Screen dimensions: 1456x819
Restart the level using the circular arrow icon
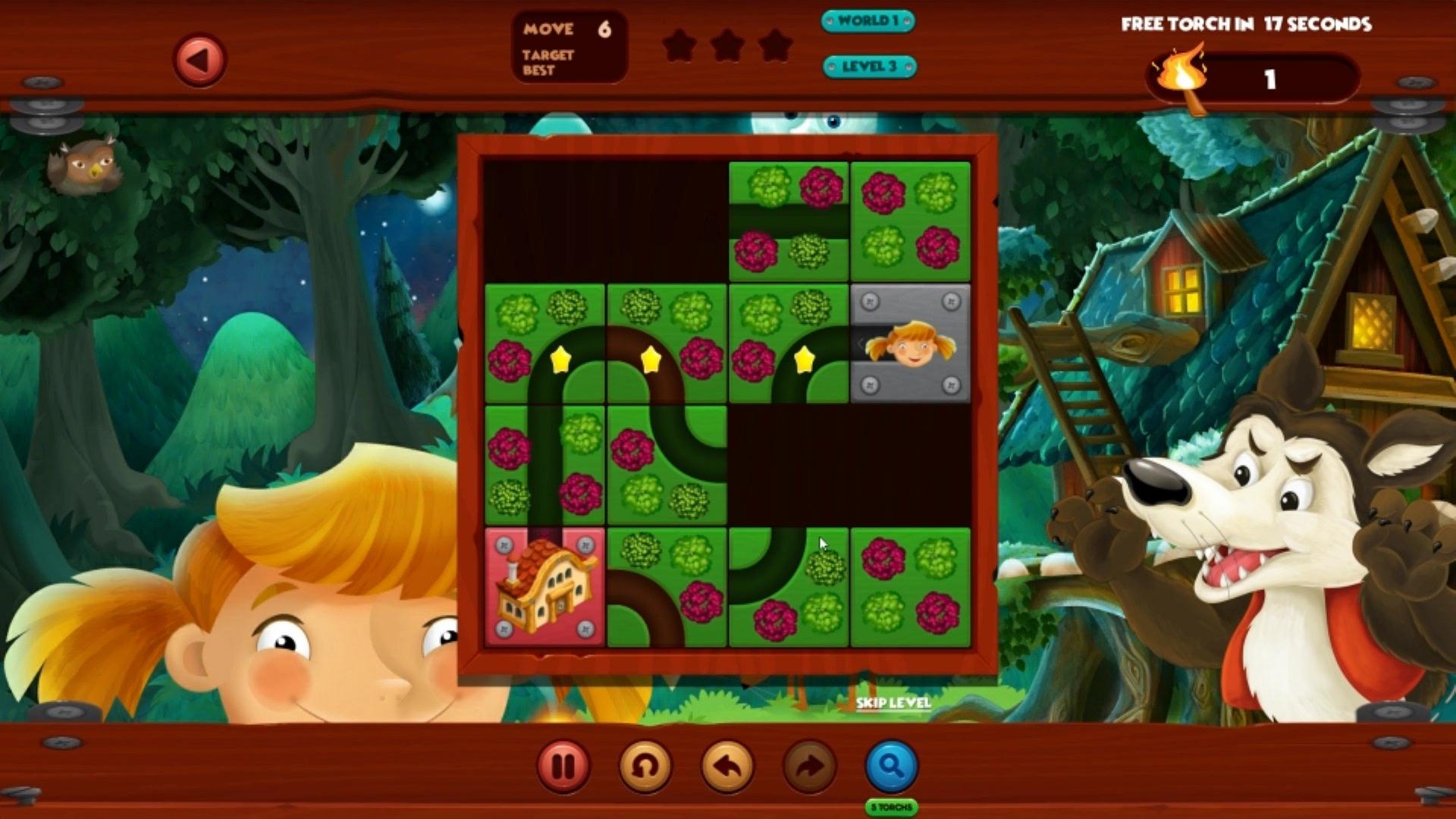pos(644,767)
